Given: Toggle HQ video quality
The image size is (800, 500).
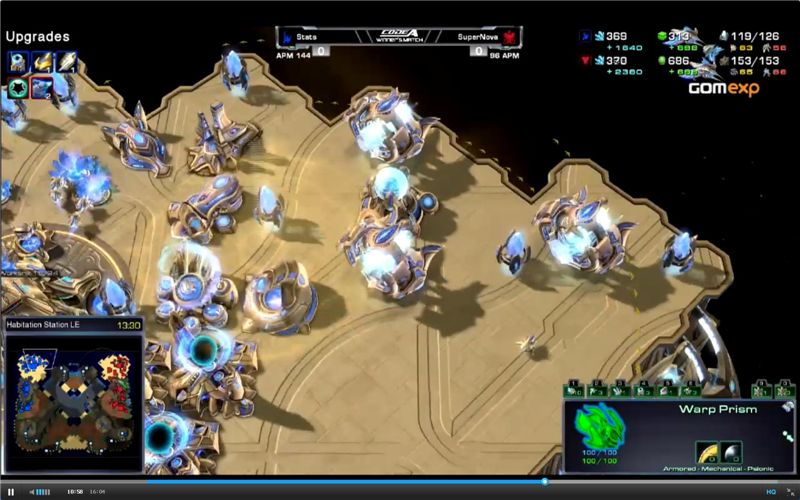Looking at the screenshot, I should (x=771, y=492).
